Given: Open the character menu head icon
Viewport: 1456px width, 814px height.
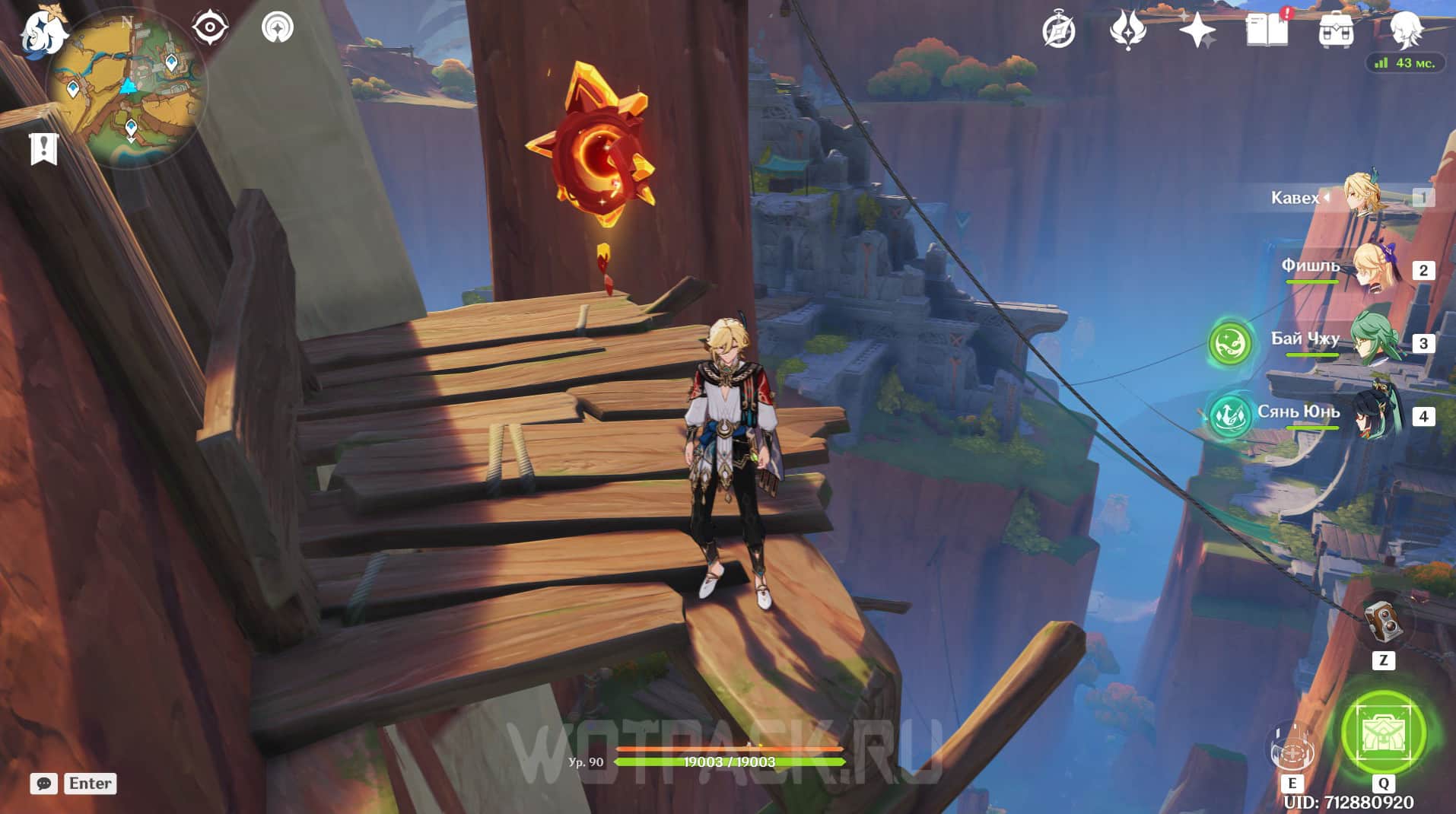Looking at the screenshot, I should tap(1406, 30).
